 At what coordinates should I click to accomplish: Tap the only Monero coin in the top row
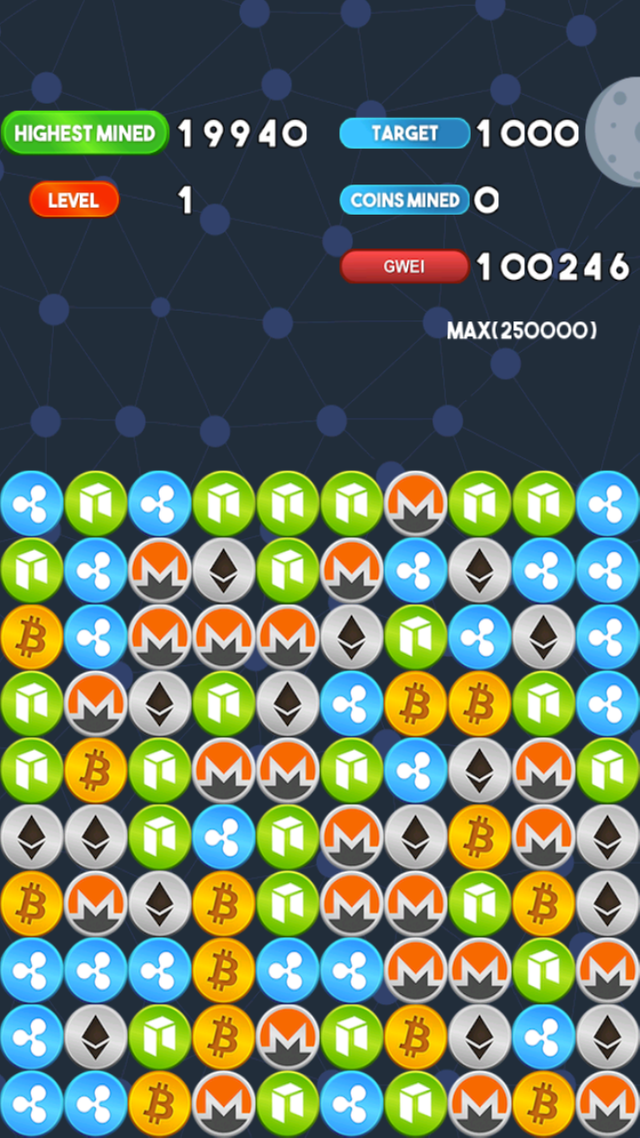416,503
